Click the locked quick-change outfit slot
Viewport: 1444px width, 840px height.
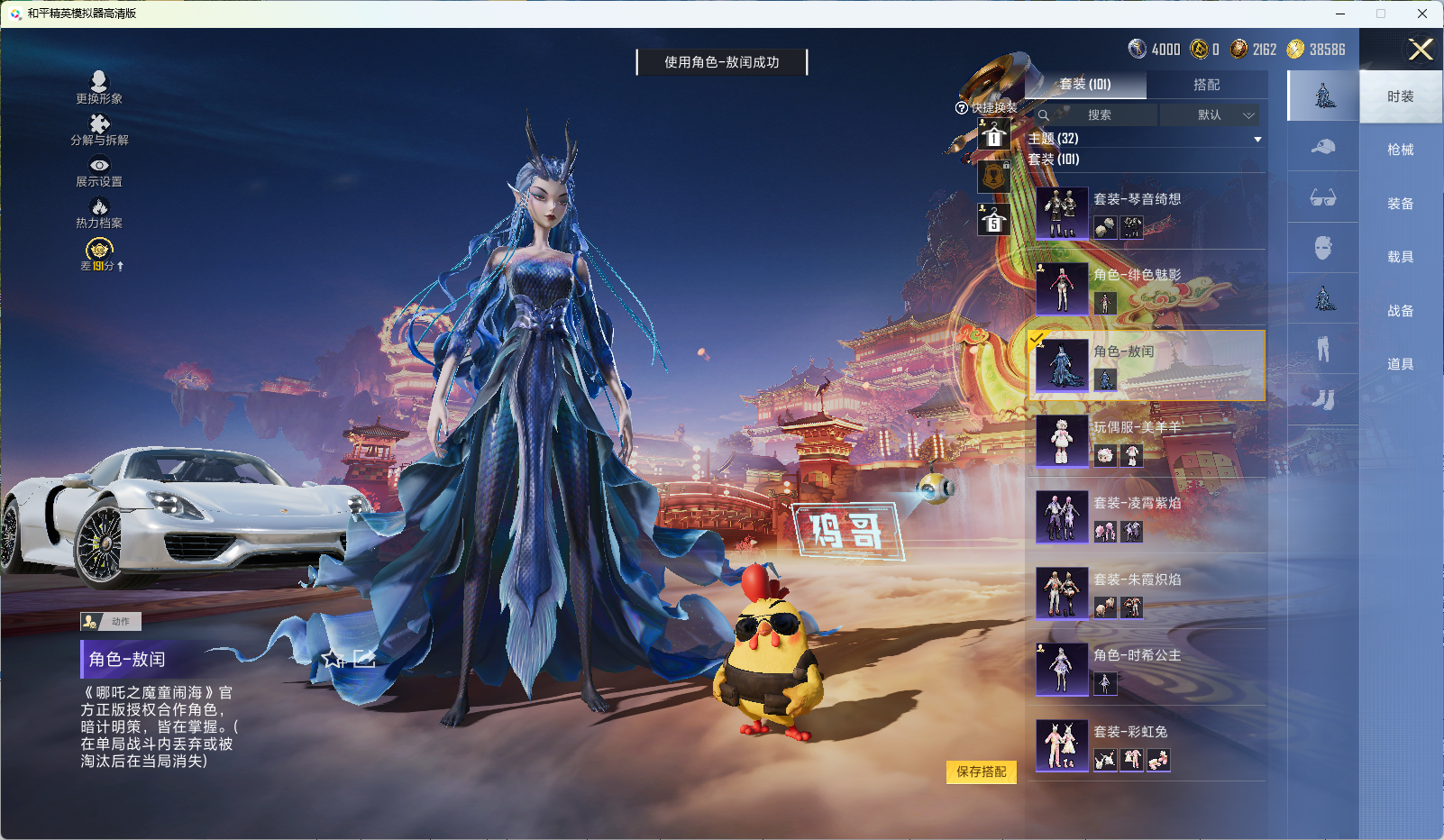(x=995, y=177)
